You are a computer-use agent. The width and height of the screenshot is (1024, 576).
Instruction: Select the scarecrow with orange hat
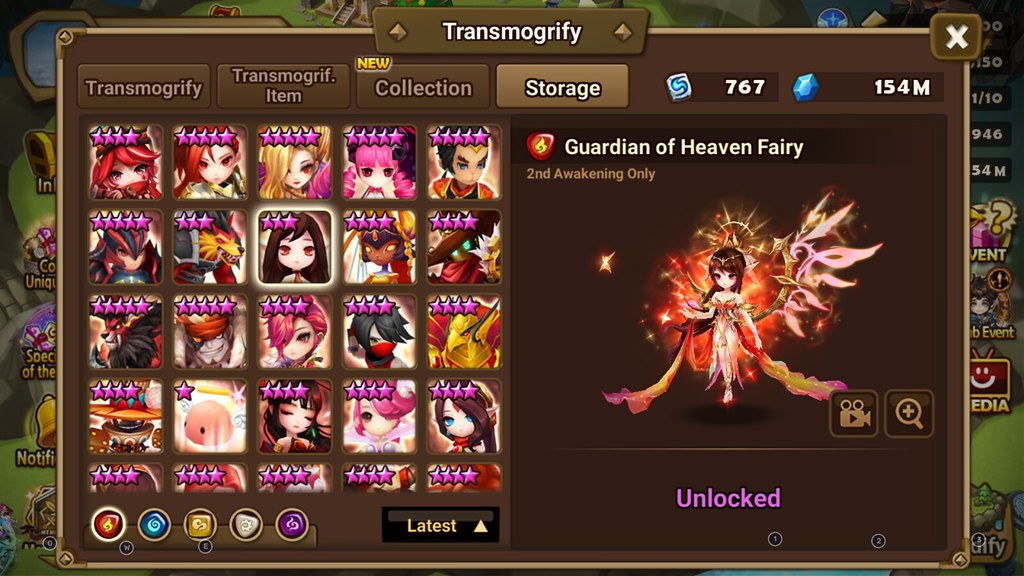125,415
